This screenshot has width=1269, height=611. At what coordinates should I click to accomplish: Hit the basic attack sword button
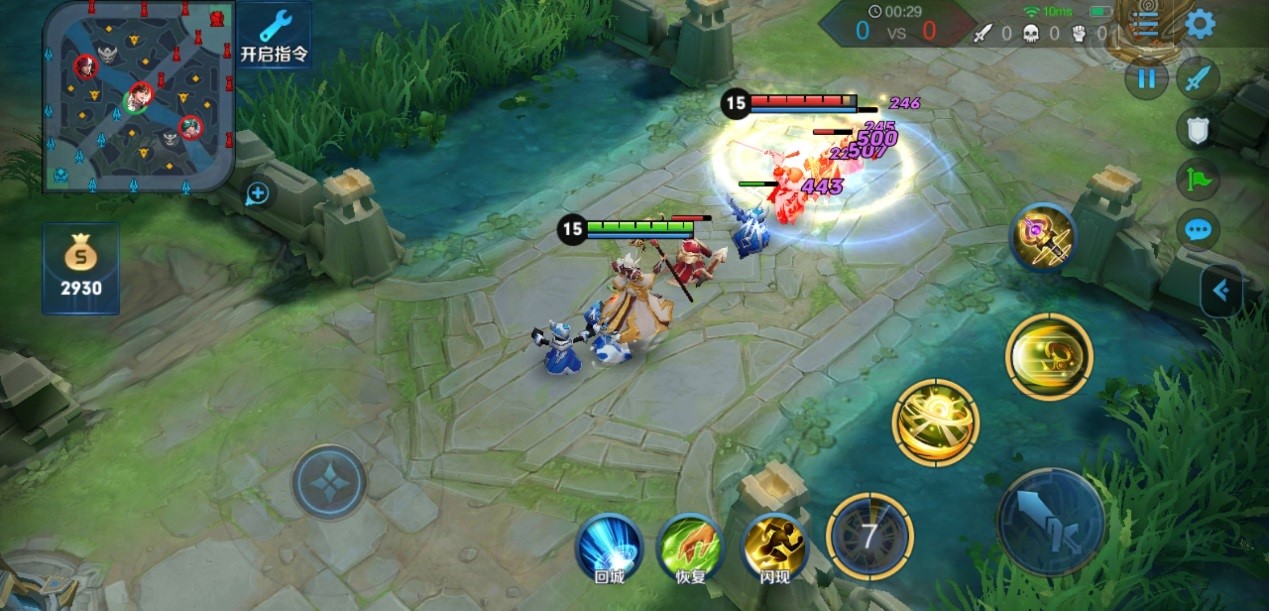(x=1050, y=522)
